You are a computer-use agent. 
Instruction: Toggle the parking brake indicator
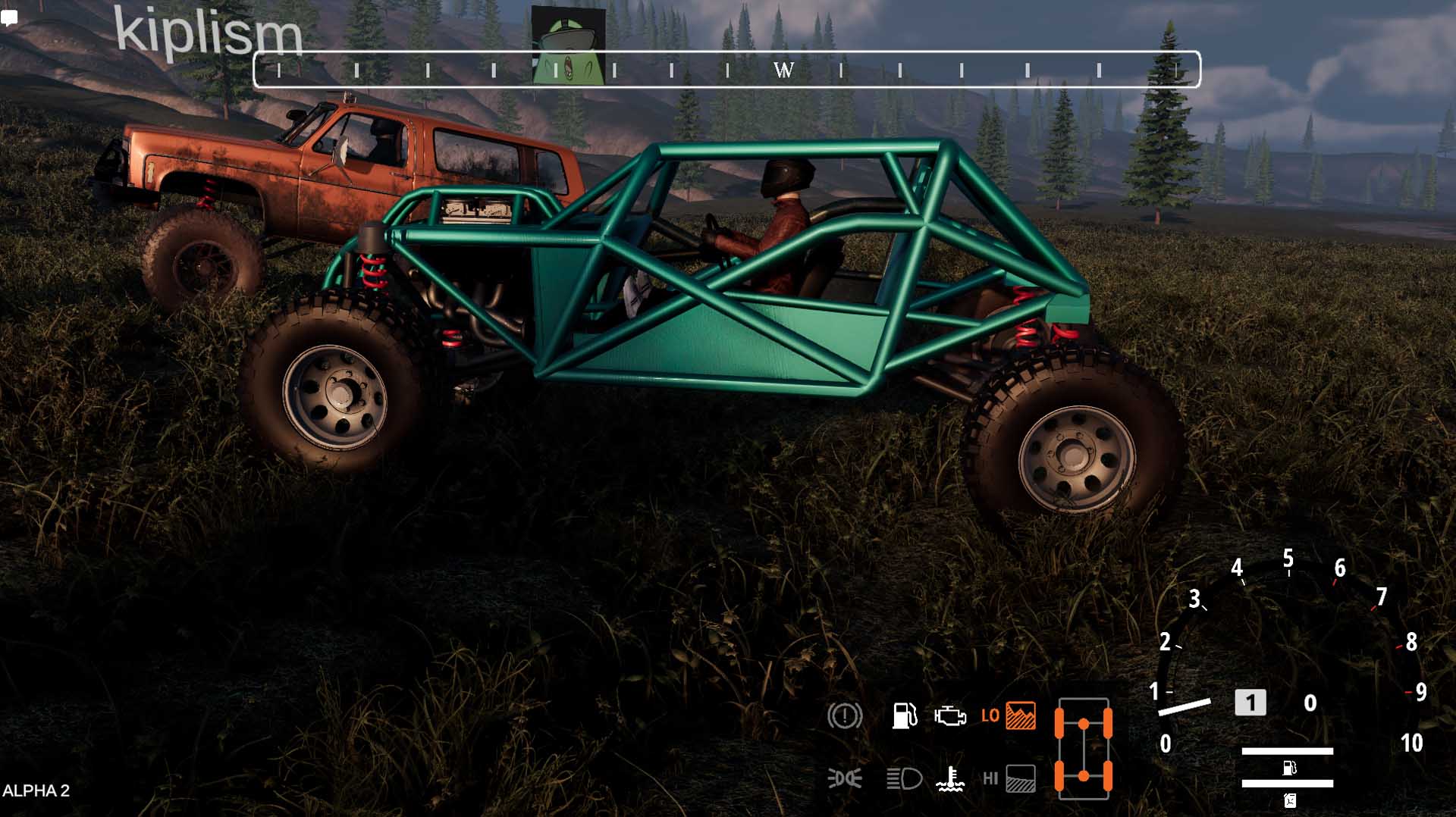(x=845, y=715)
